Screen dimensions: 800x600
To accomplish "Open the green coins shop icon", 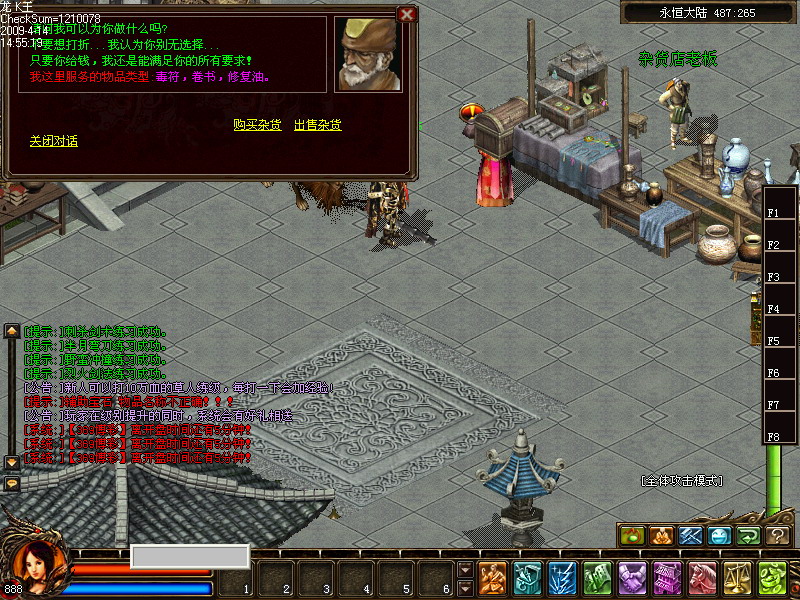I will click(772, 579).
